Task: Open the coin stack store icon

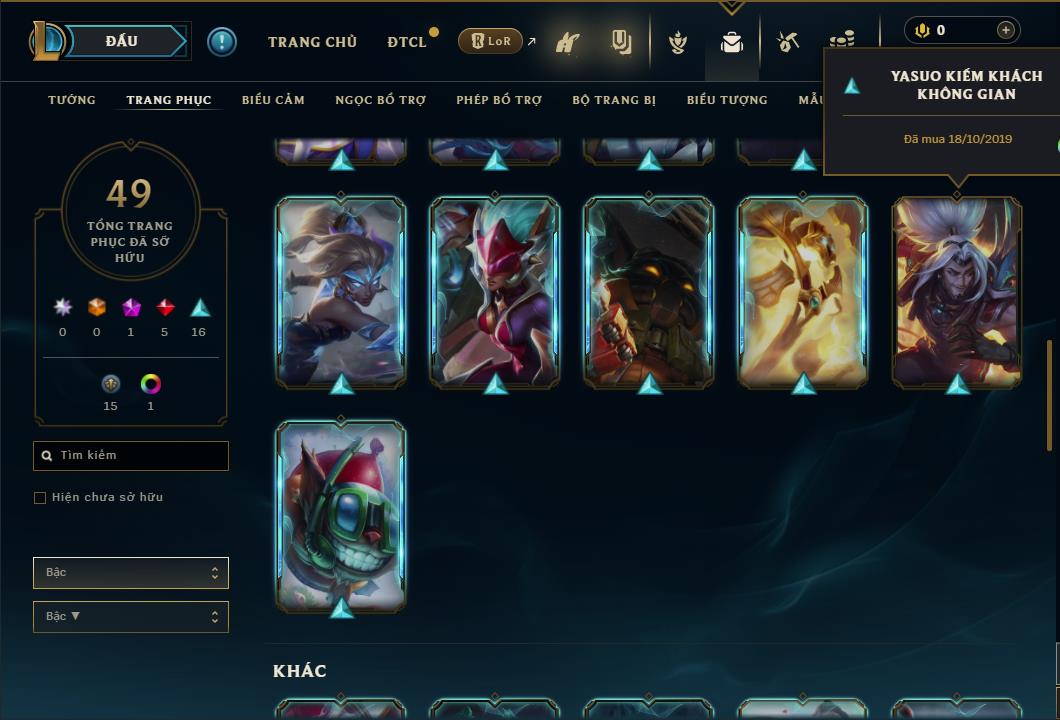Action: click(x=842, y=42)
